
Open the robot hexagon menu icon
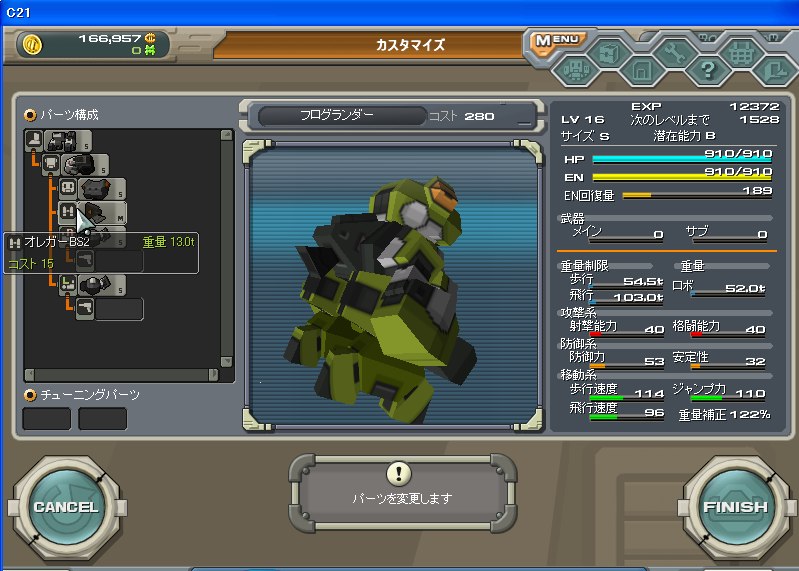pos(577,71)
